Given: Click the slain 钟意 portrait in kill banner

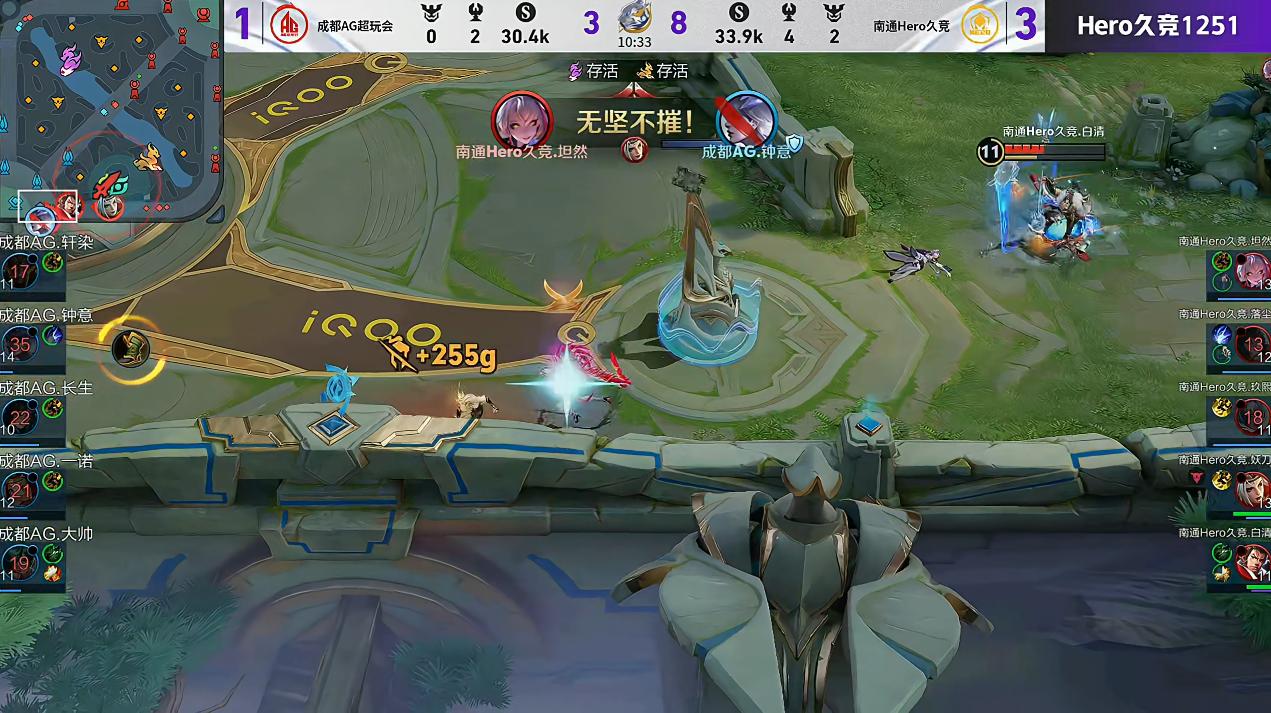Looking at the screenshot, I should (x=747, y=120).
